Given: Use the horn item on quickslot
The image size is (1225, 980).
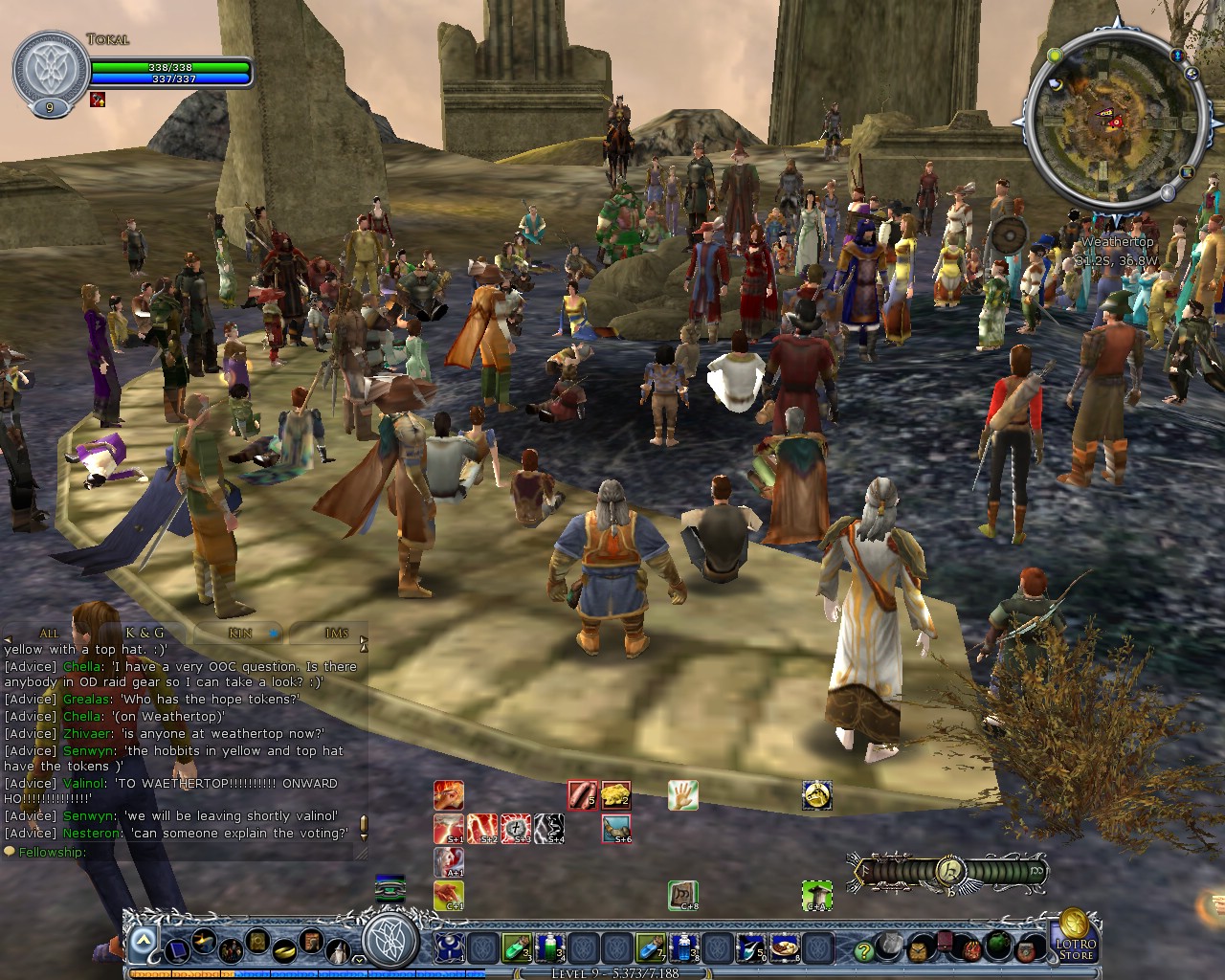Looking at the screenshot, I should 615,828.
